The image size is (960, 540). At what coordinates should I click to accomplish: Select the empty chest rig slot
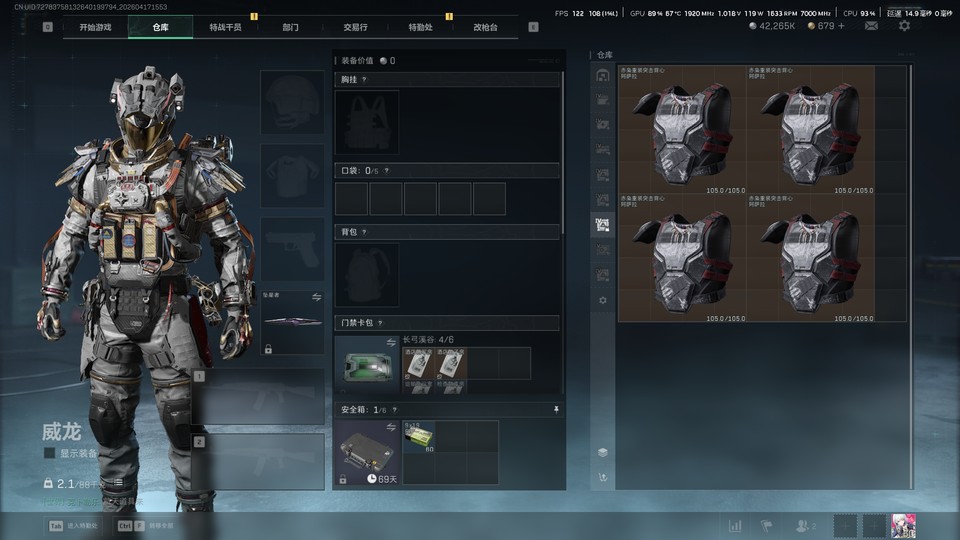[367, 122]
